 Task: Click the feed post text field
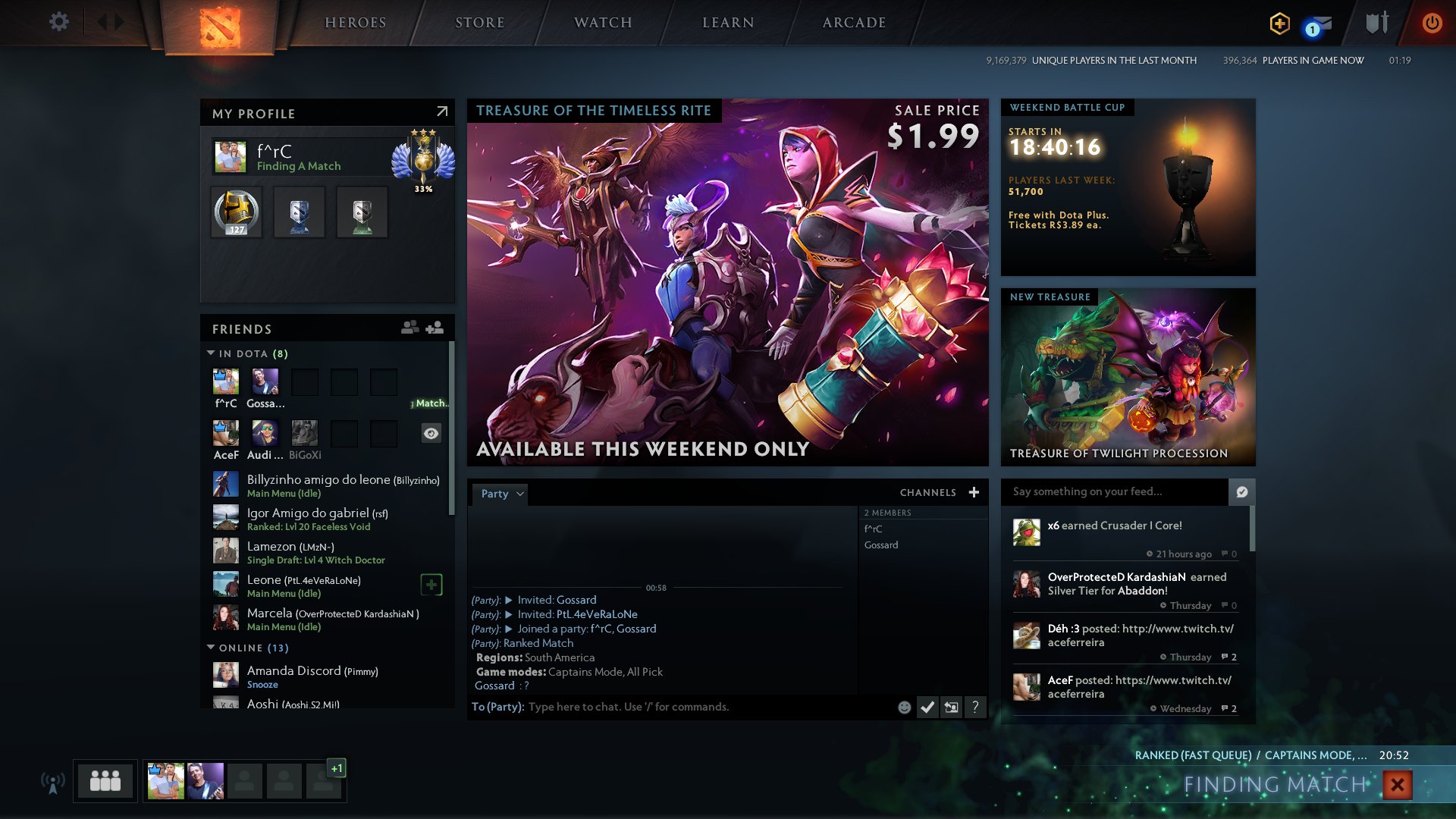point(1113,491)
